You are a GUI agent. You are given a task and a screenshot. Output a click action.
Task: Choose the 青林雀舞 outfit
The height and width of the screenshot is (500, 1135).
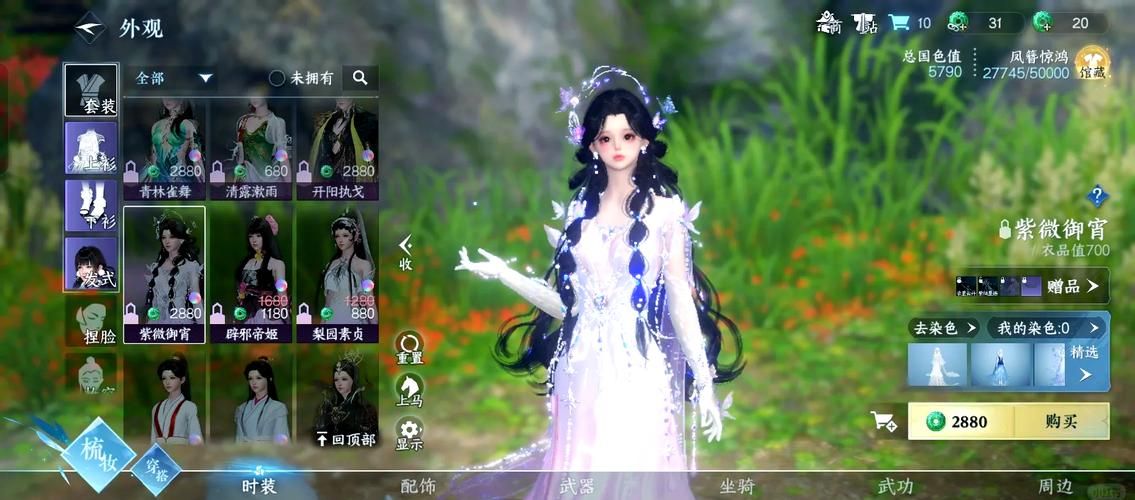(x=165, y=150)
